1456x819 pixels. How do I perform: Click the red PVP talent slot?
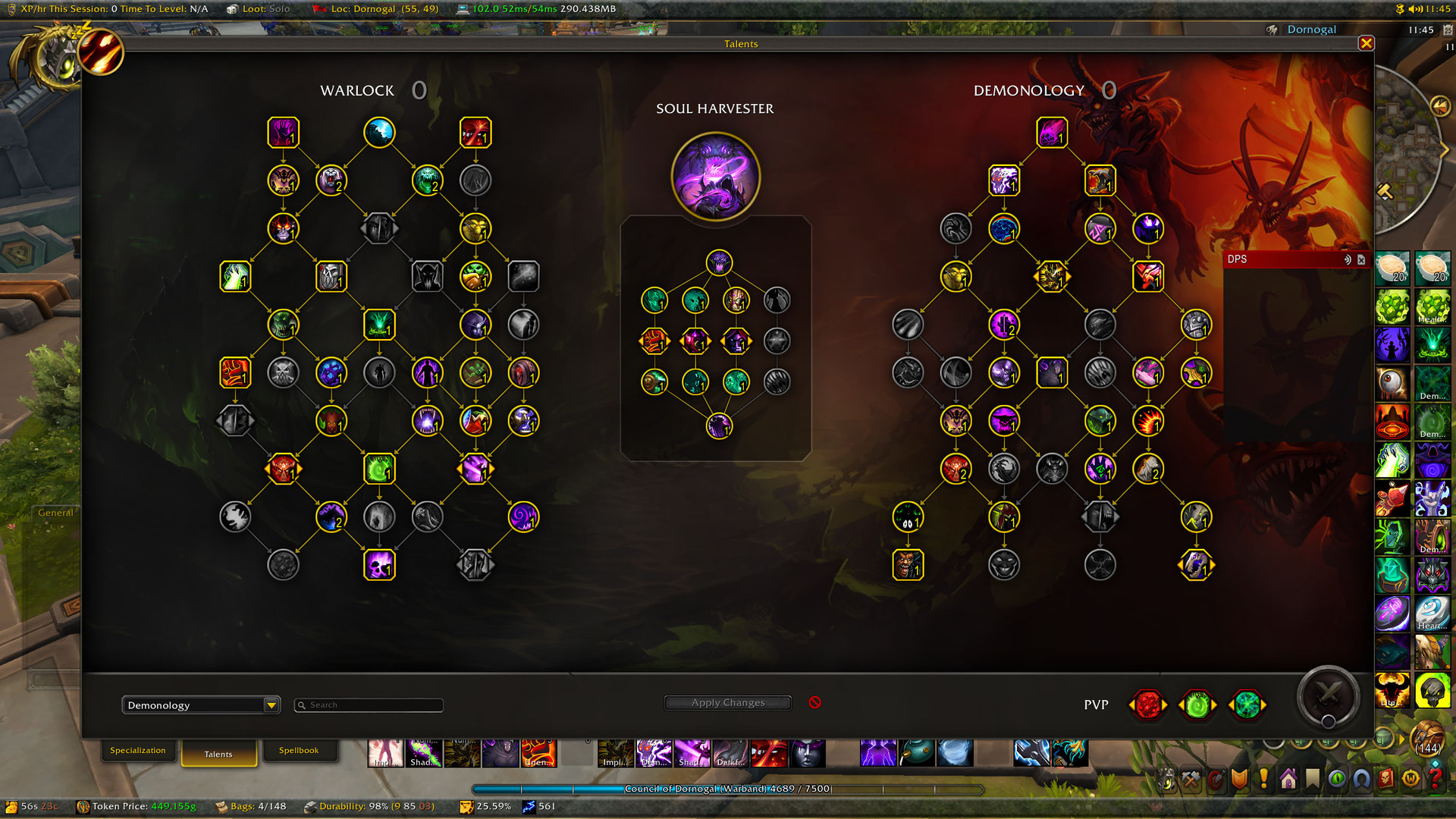pyautogui.click(x=1147, y=704)
